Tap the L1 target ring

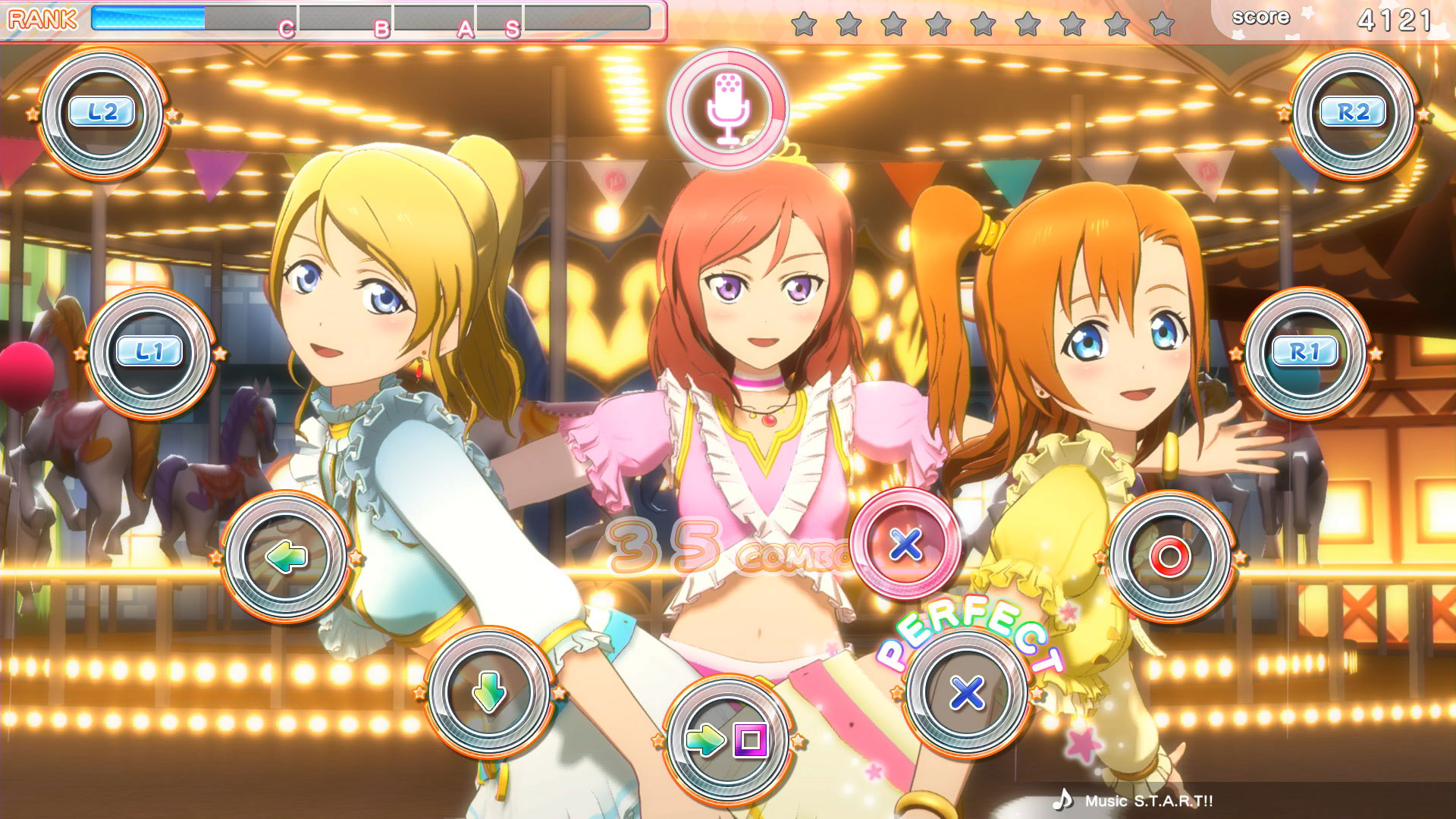pyautogui.click(x=149, y=352)
